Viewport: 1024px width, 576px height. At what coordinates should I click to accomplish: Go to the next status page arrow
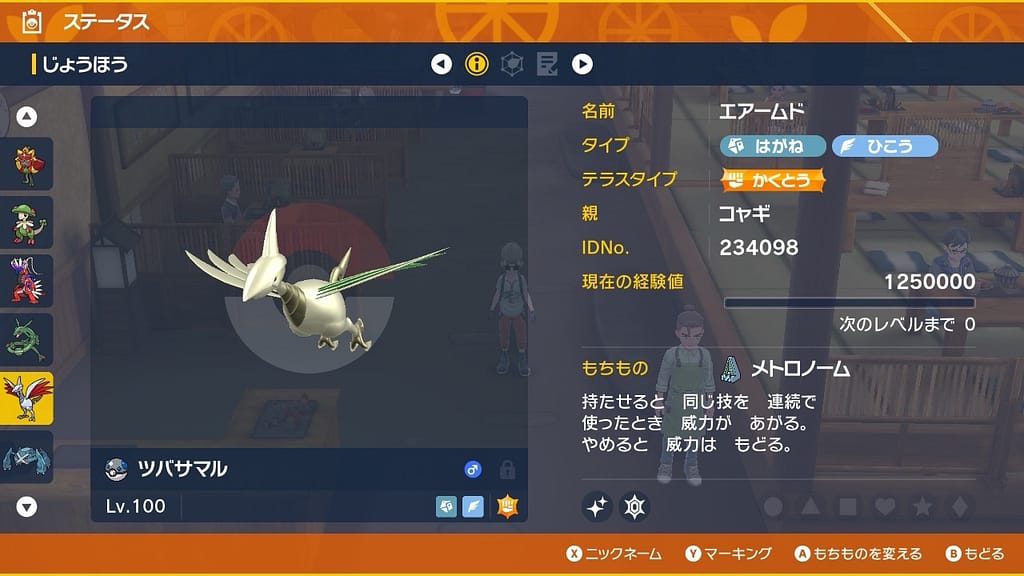pos(582,65)
